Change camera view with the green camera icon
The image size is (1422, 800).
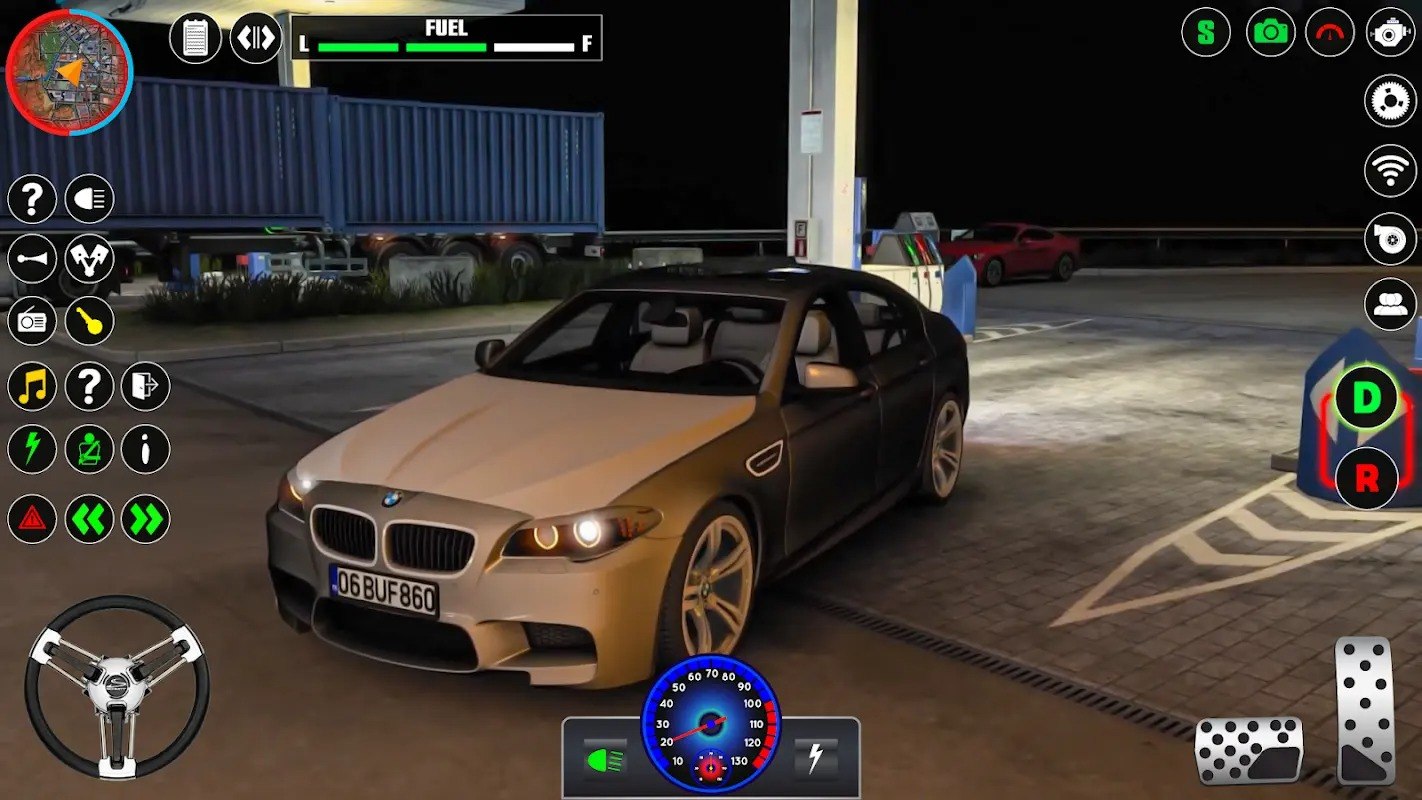coord(1271,32)
